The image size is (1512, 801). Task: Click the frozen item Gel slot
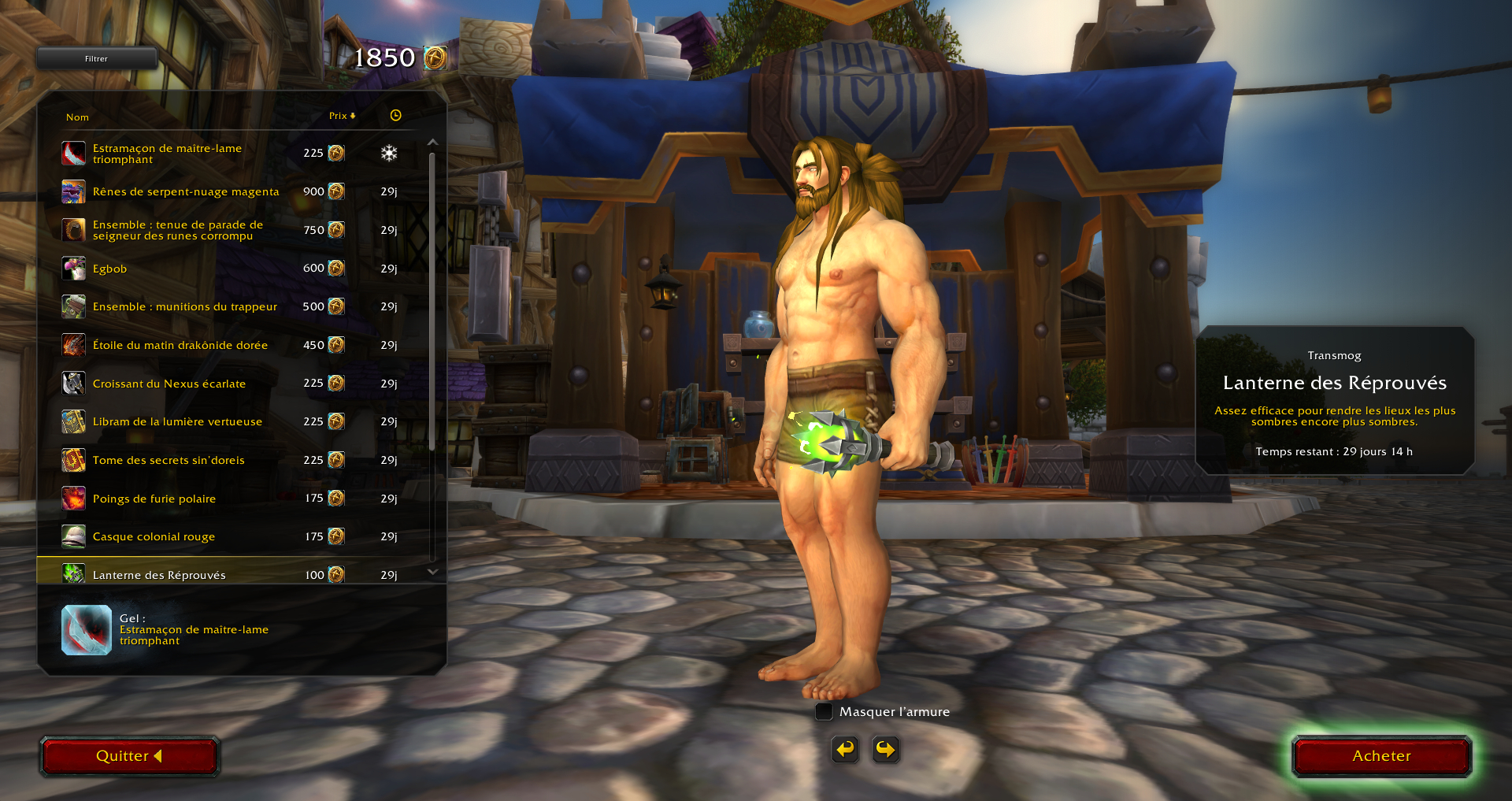pos(87,630)
